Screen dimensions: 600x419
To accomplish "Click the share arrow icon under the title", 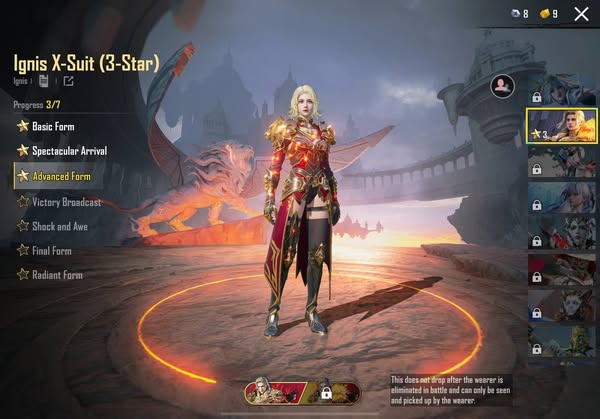I will tap(69, 81).
